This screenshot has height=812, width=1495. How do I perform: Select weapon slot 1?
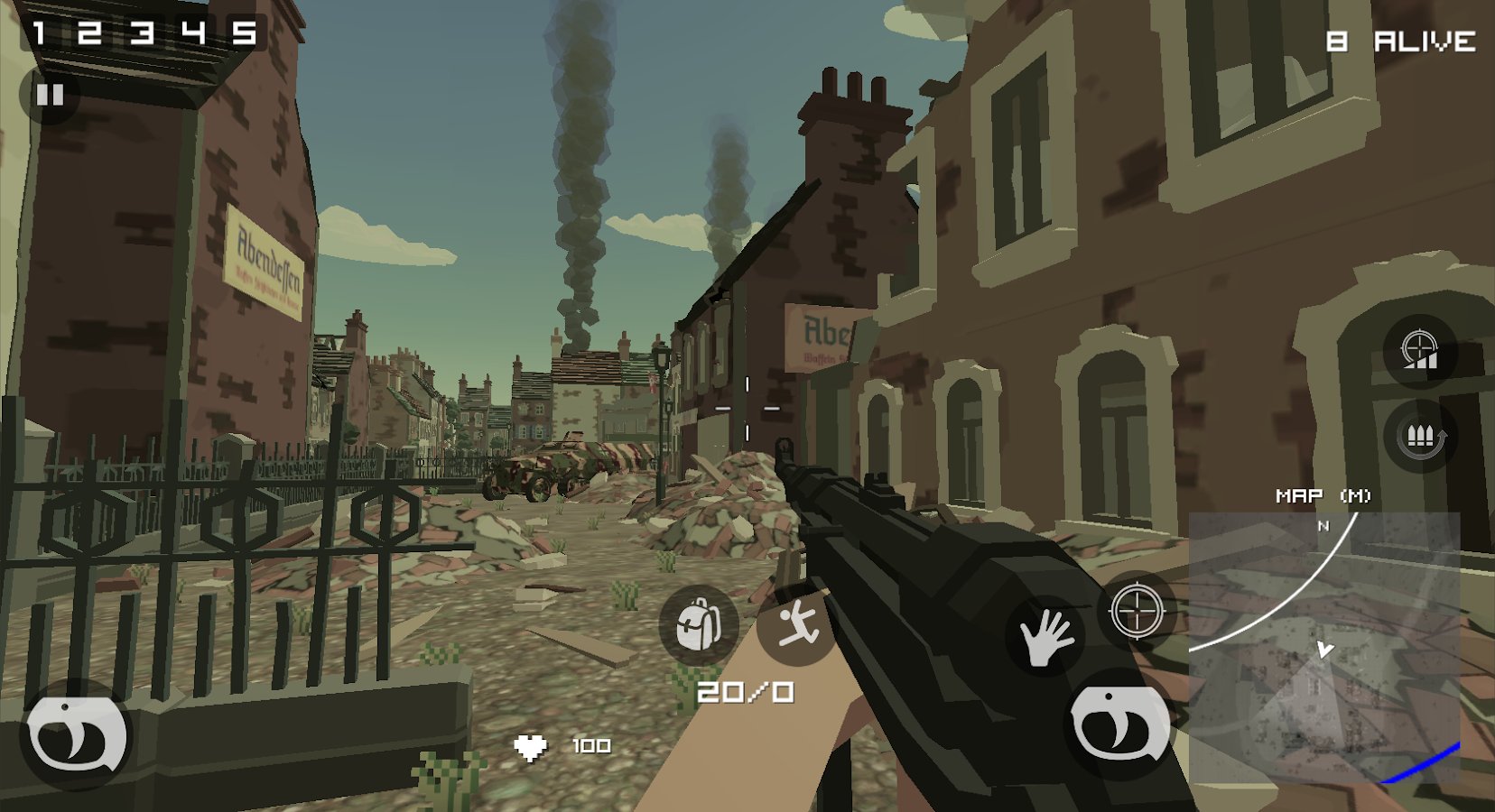point(39,33)
